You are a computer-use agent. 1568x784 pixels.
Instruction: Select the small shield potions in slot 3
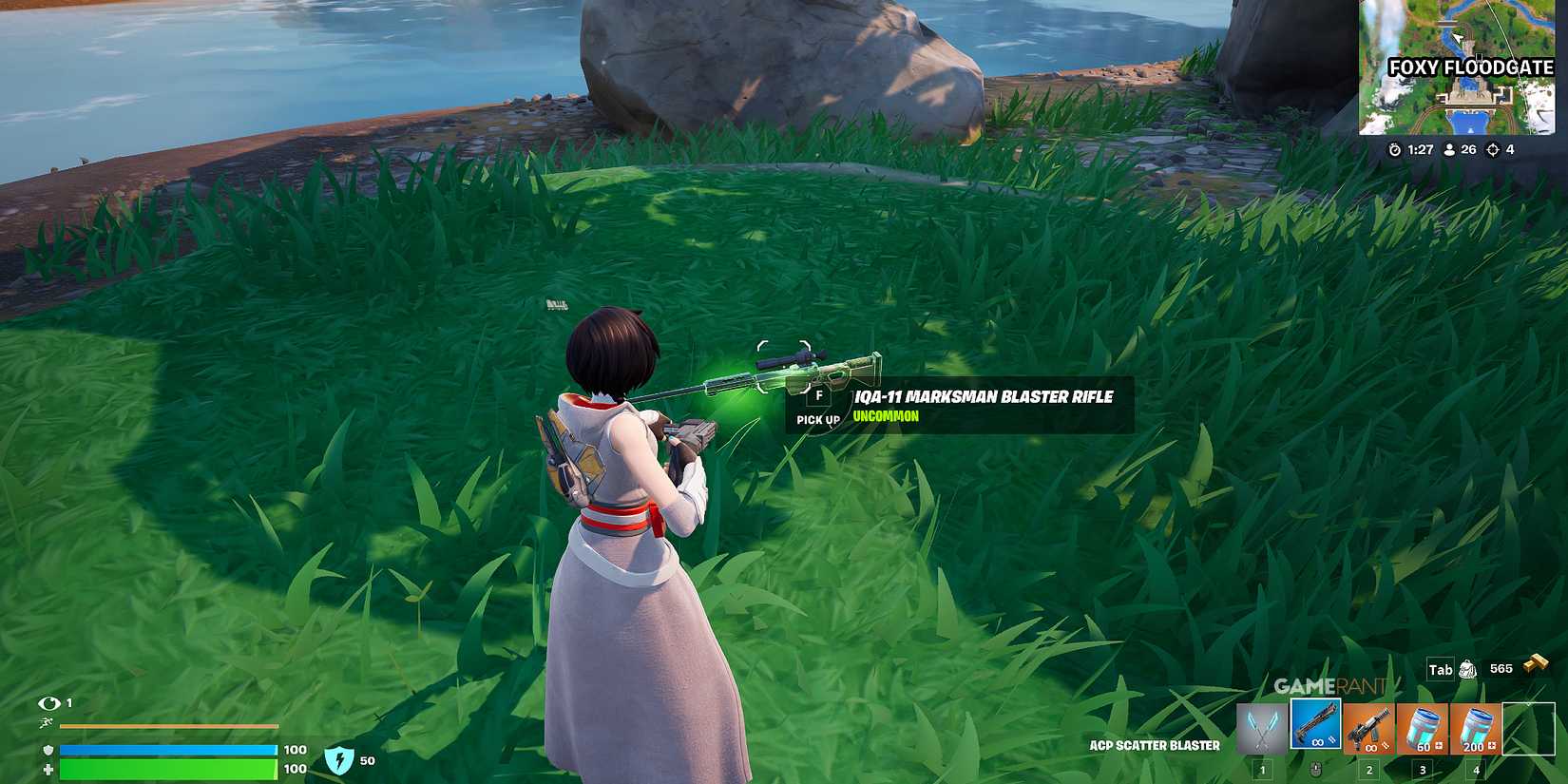(1423, 728)
